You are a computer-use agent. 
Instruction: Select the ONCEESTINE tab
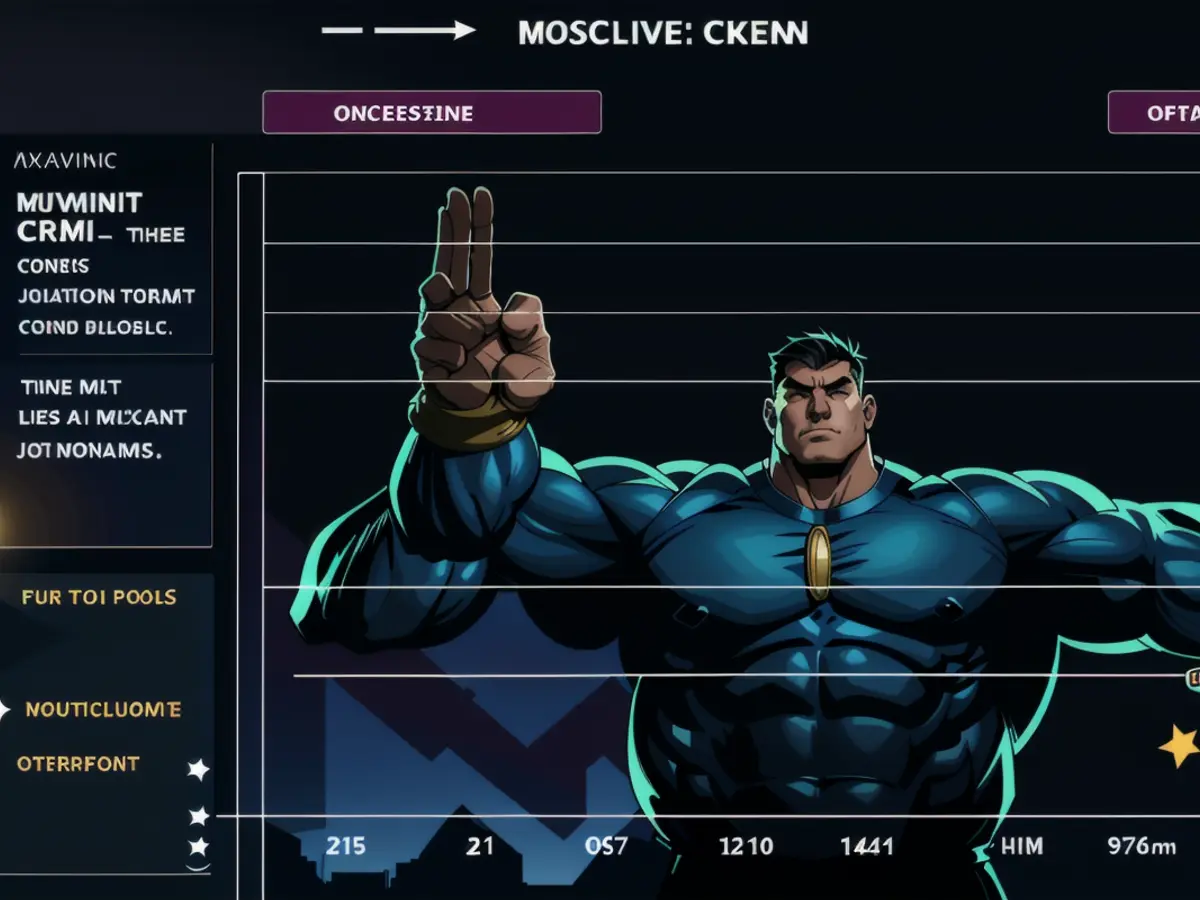click(x=431, y=112)
